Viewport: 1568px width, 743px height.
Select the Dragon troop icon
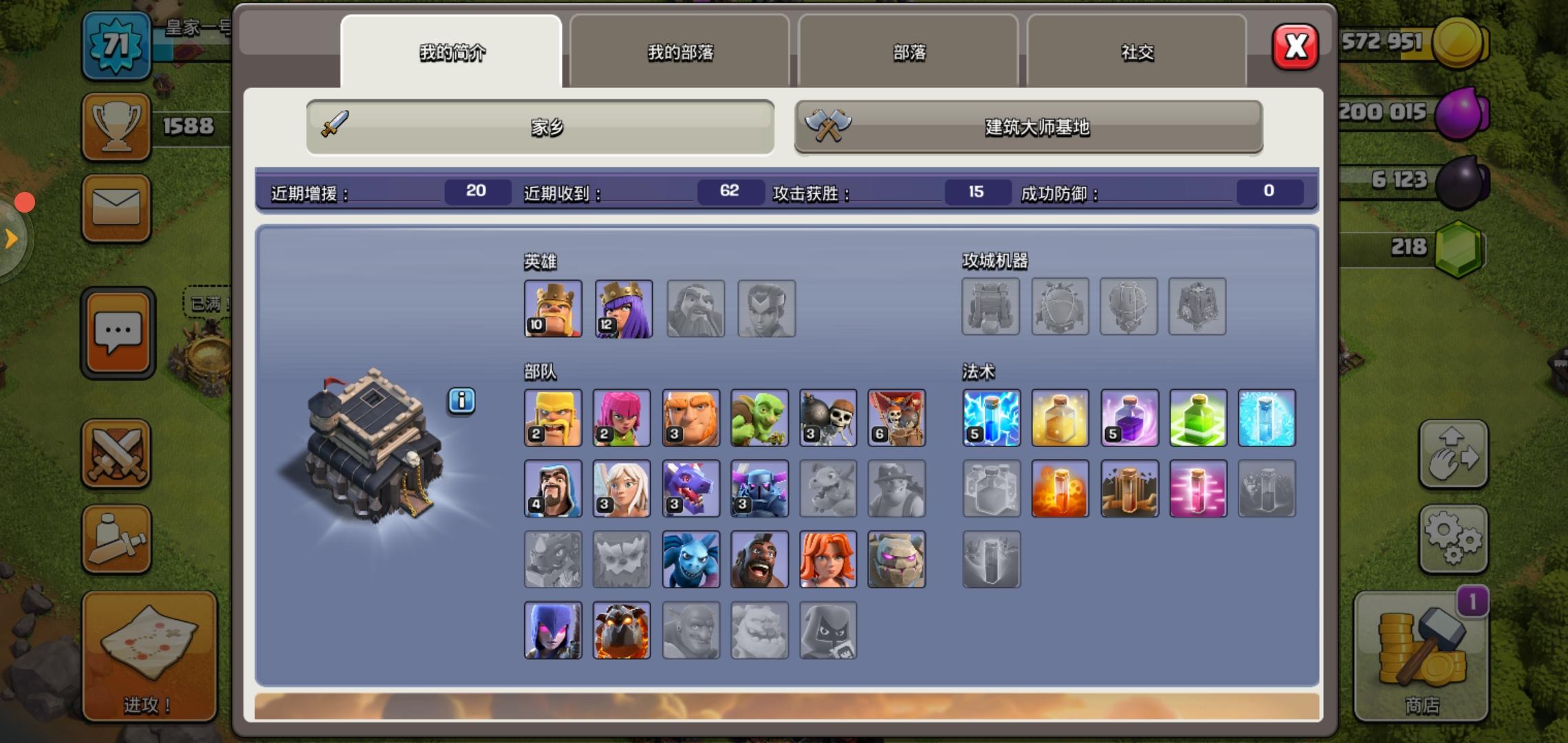click(x=690, y=488)
